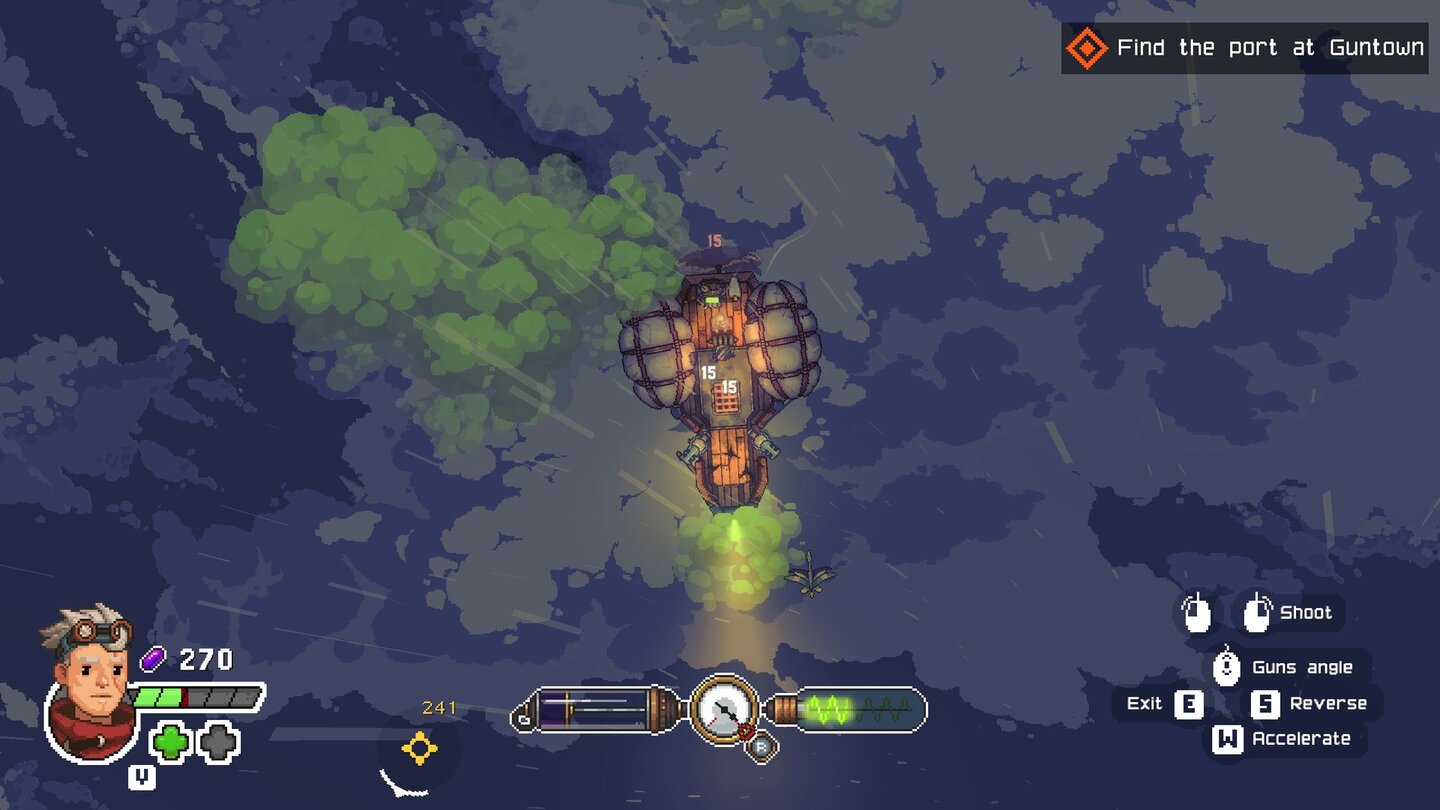Click the pressure gauge dial
The width and height of the screenshot is (1440, 810).
click(x=722, y=712)
